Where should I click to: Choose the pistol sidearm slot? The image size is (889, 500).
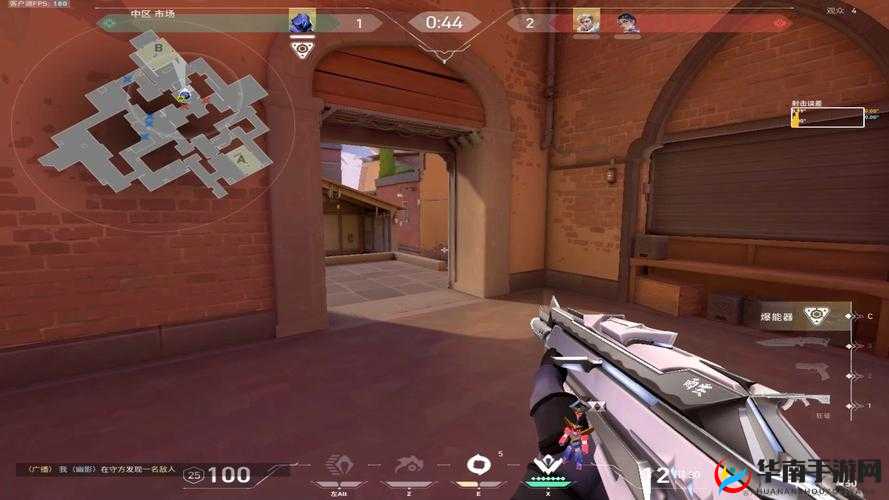click(812, 371)
